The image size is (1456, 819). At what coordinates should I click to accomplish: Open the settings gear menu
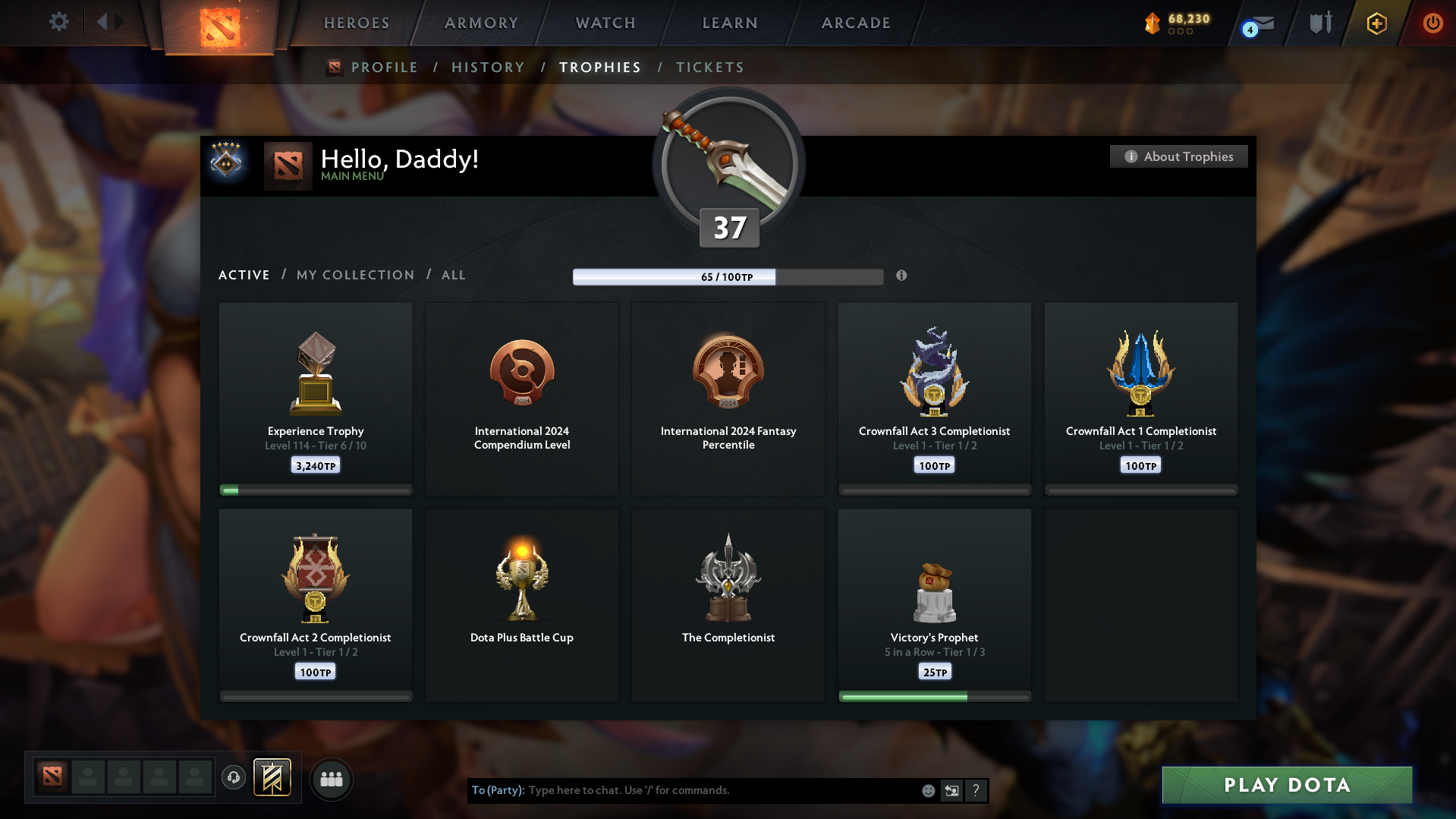tap(58, 21)
